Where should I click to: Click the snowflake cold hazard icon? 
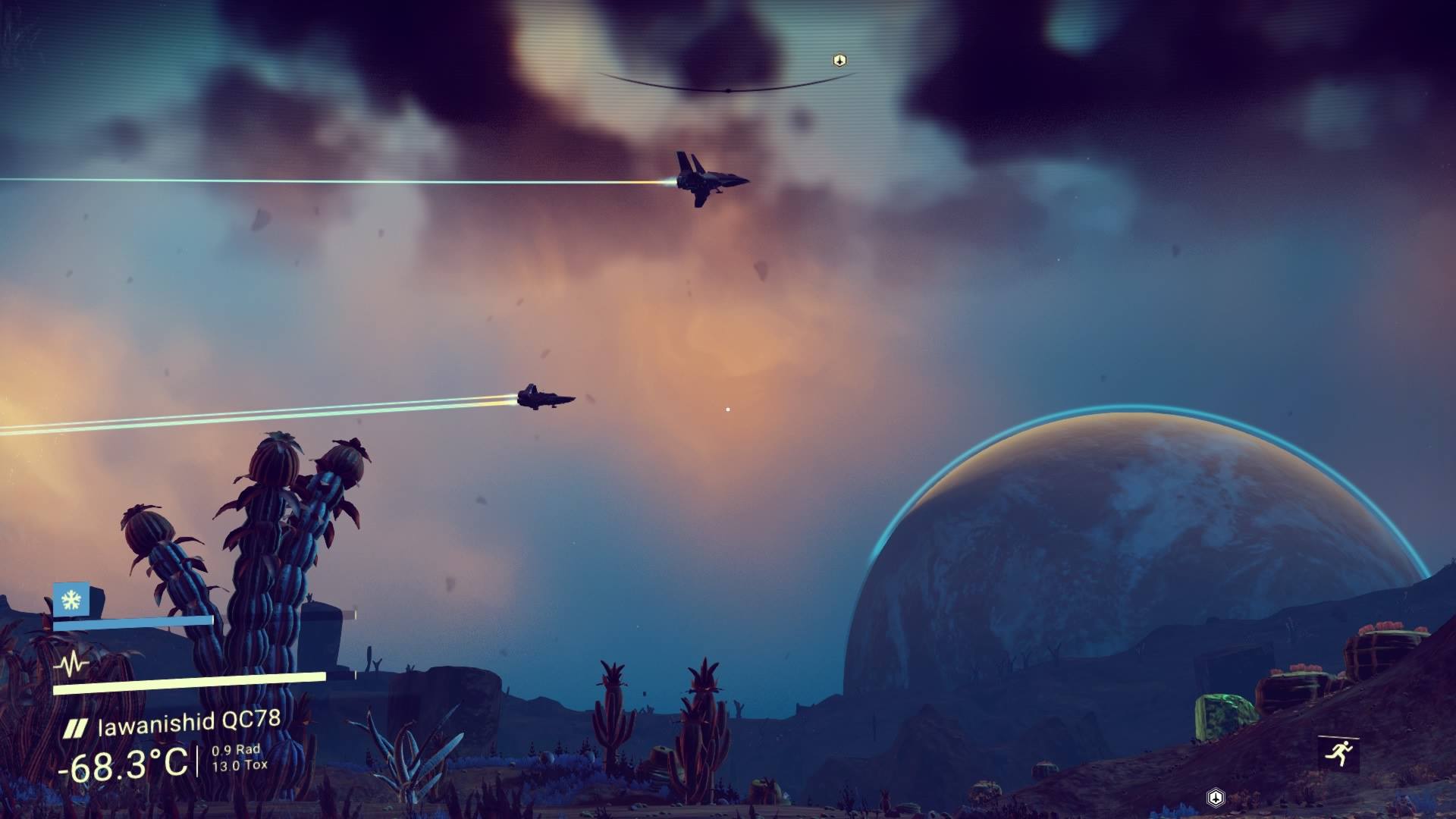tap(71, 601)
